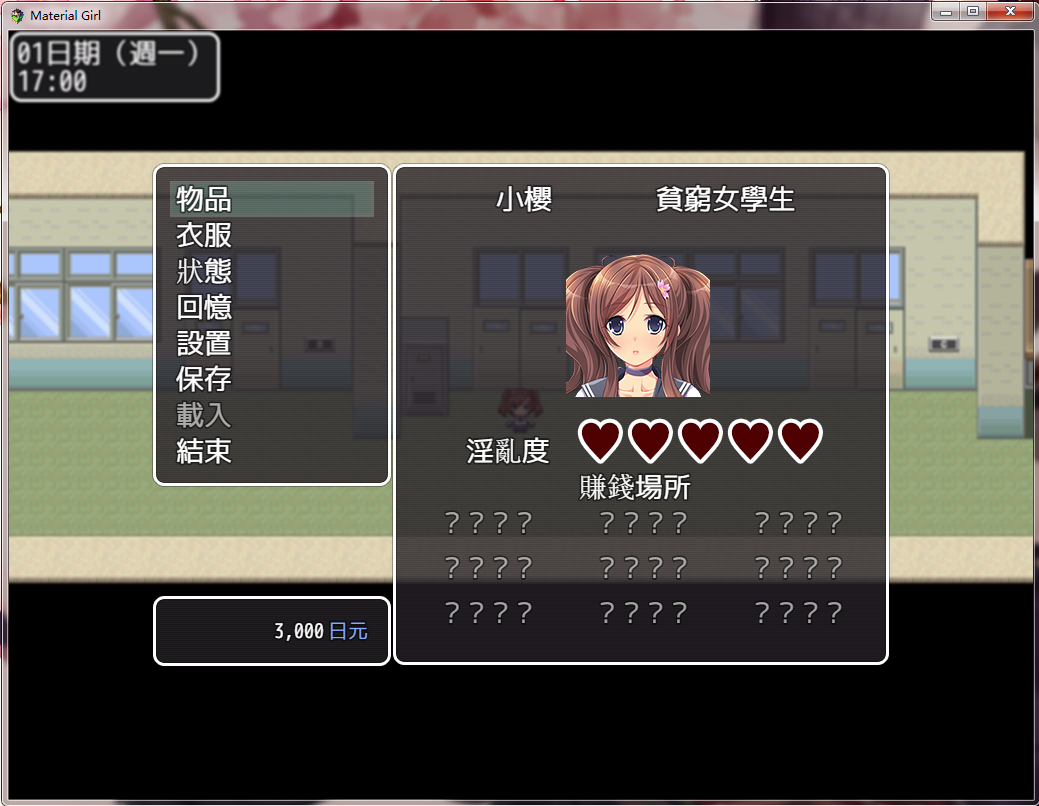Viewport: 1039px width, 806px height.
Task: Open the 物品 items menu
Action: pos(204,199)
